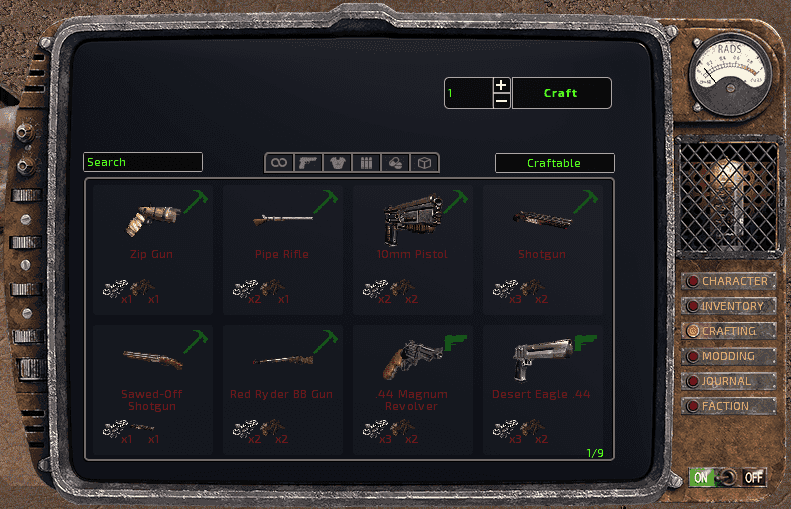Filter recipes by the armor vest icon
Image resolution: width=791 pixels, height=509 pixels.
click(337, 163)
